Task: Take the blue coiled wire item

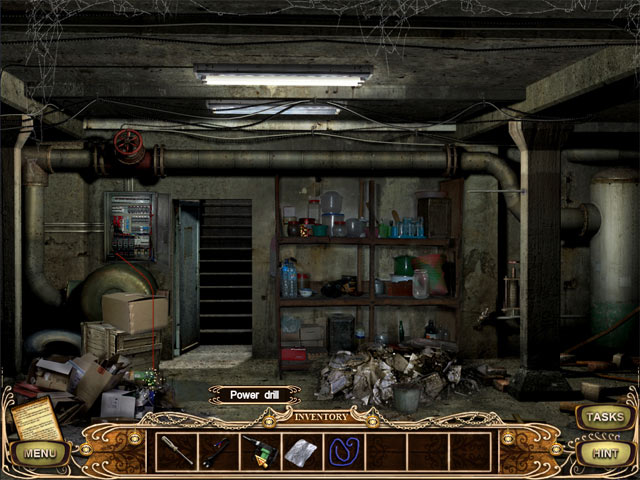Action: 343,452
